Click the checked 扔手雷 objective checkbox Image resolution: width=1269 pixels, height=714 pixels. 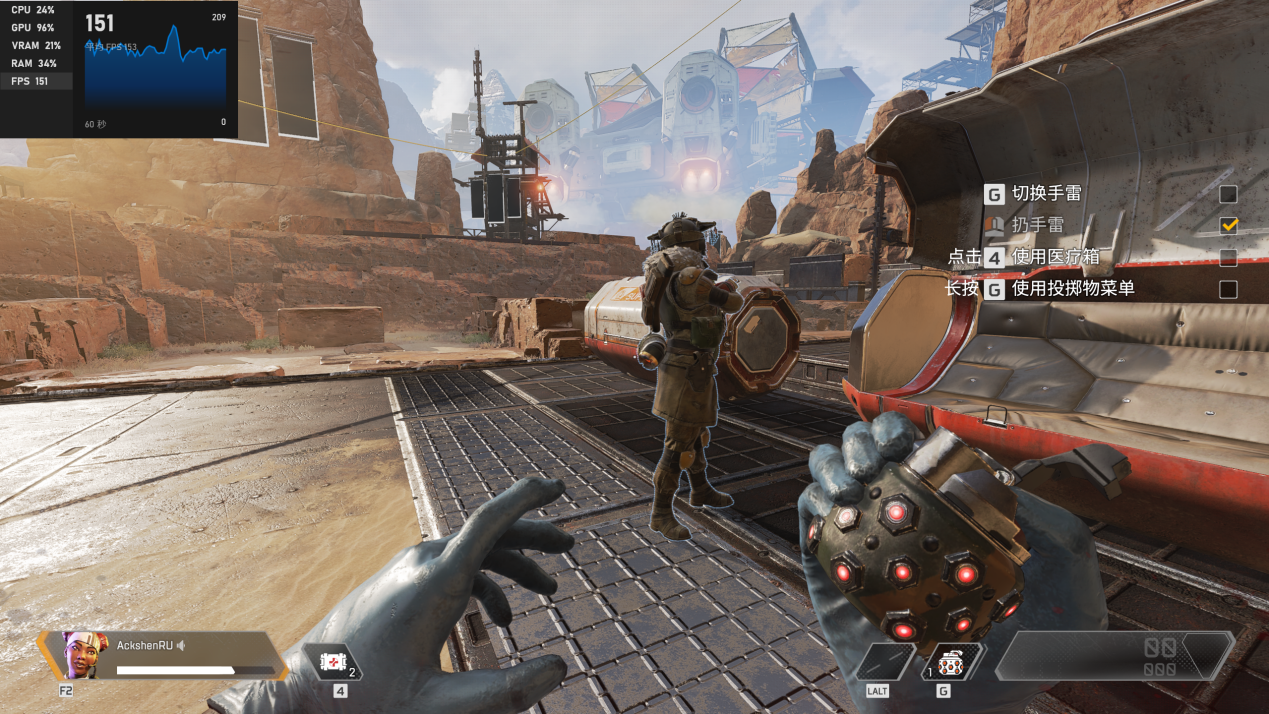(1228, 226)
